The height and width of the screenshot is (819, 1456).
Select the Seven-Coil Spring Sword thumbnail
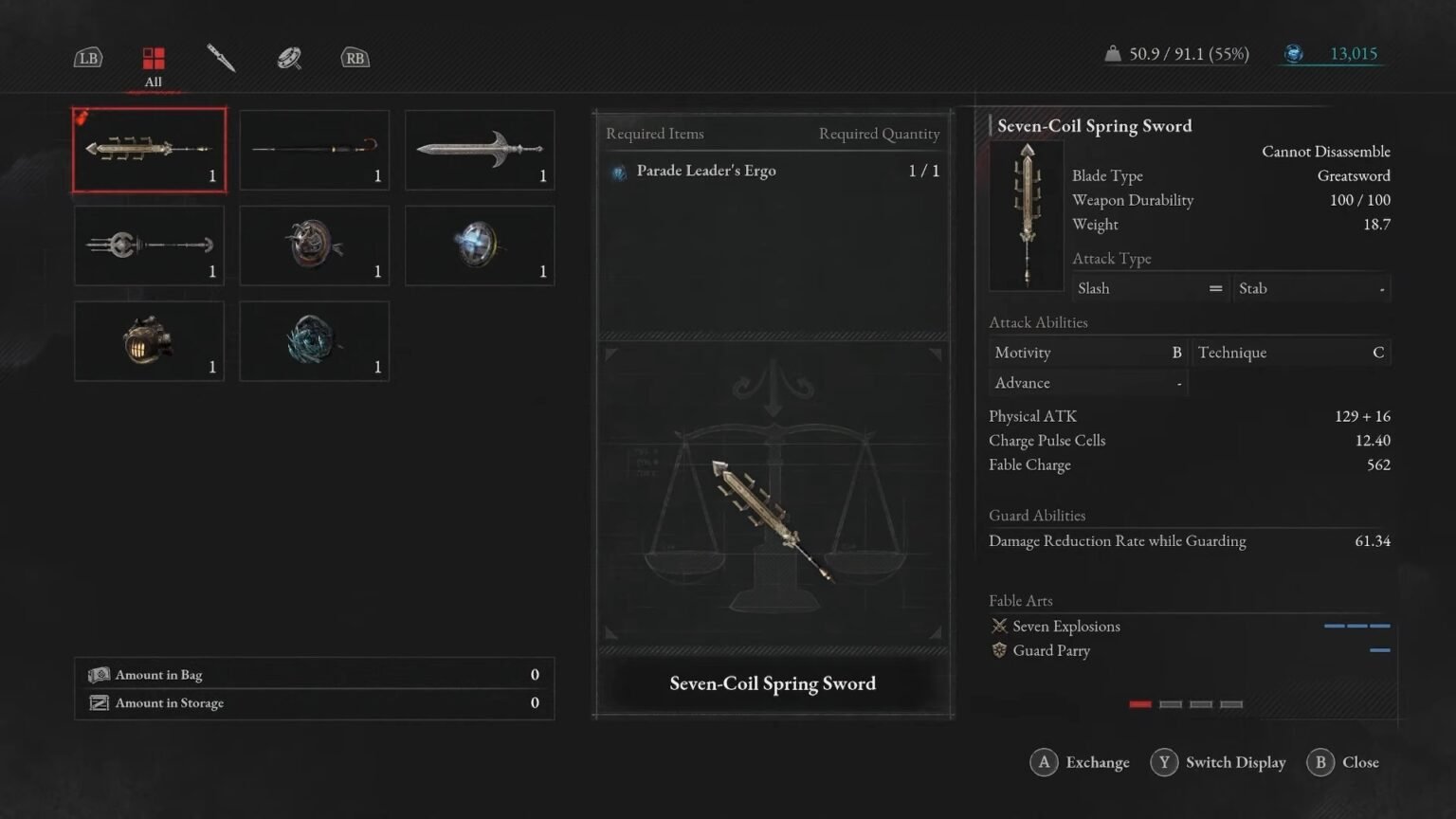coord(149,150)
